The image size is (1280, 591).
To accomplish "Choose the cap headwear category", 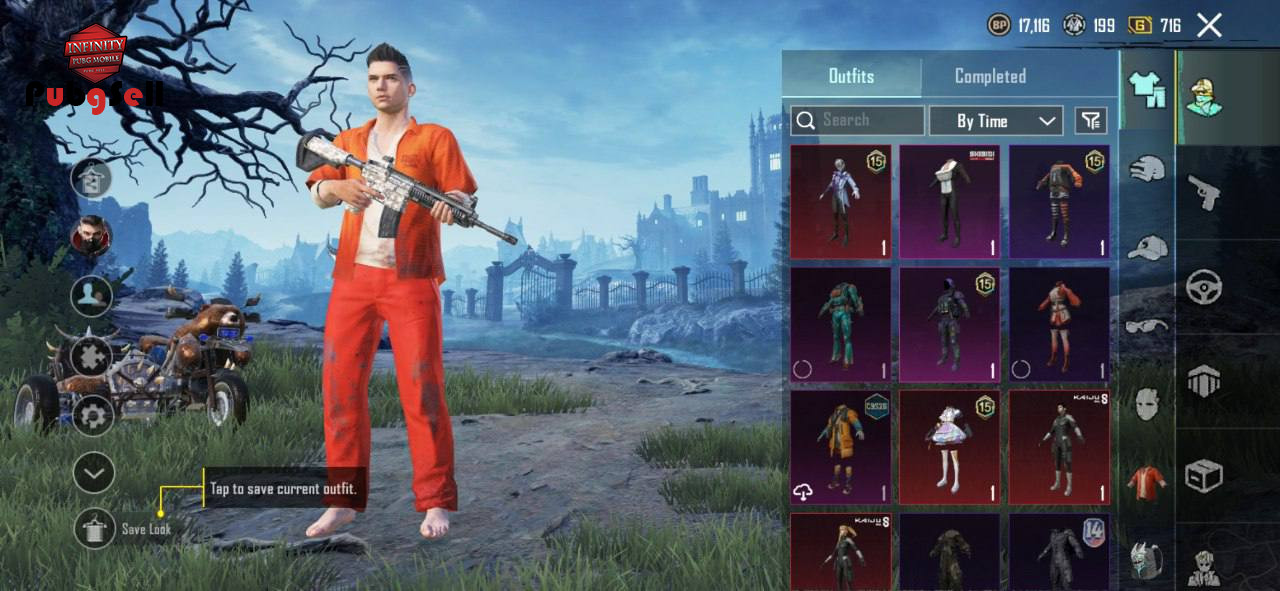I will click(x=1147, y=246).
